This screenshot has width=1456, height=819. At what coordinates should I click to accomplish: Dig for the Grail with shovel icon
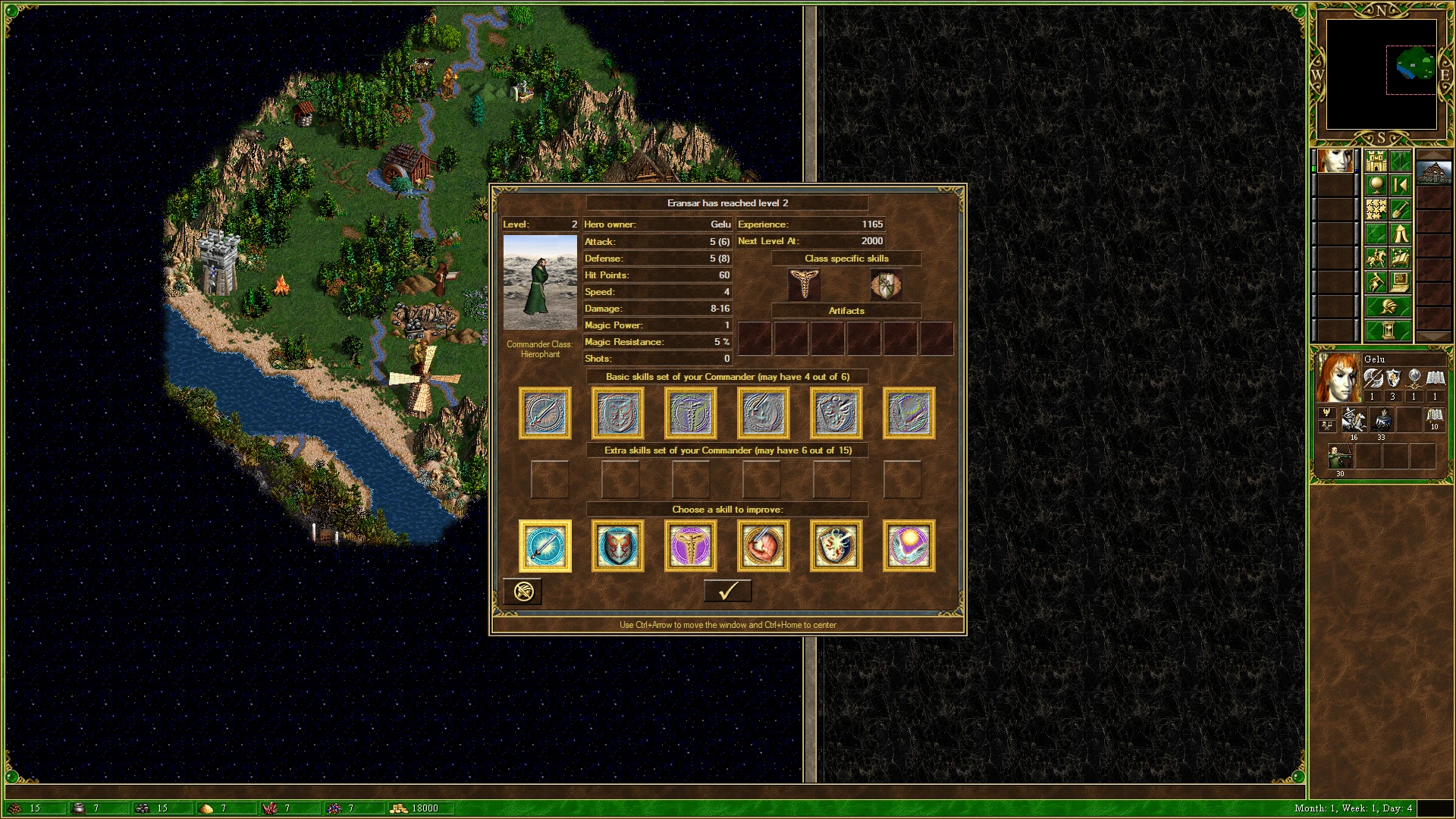coord(1401,209)
